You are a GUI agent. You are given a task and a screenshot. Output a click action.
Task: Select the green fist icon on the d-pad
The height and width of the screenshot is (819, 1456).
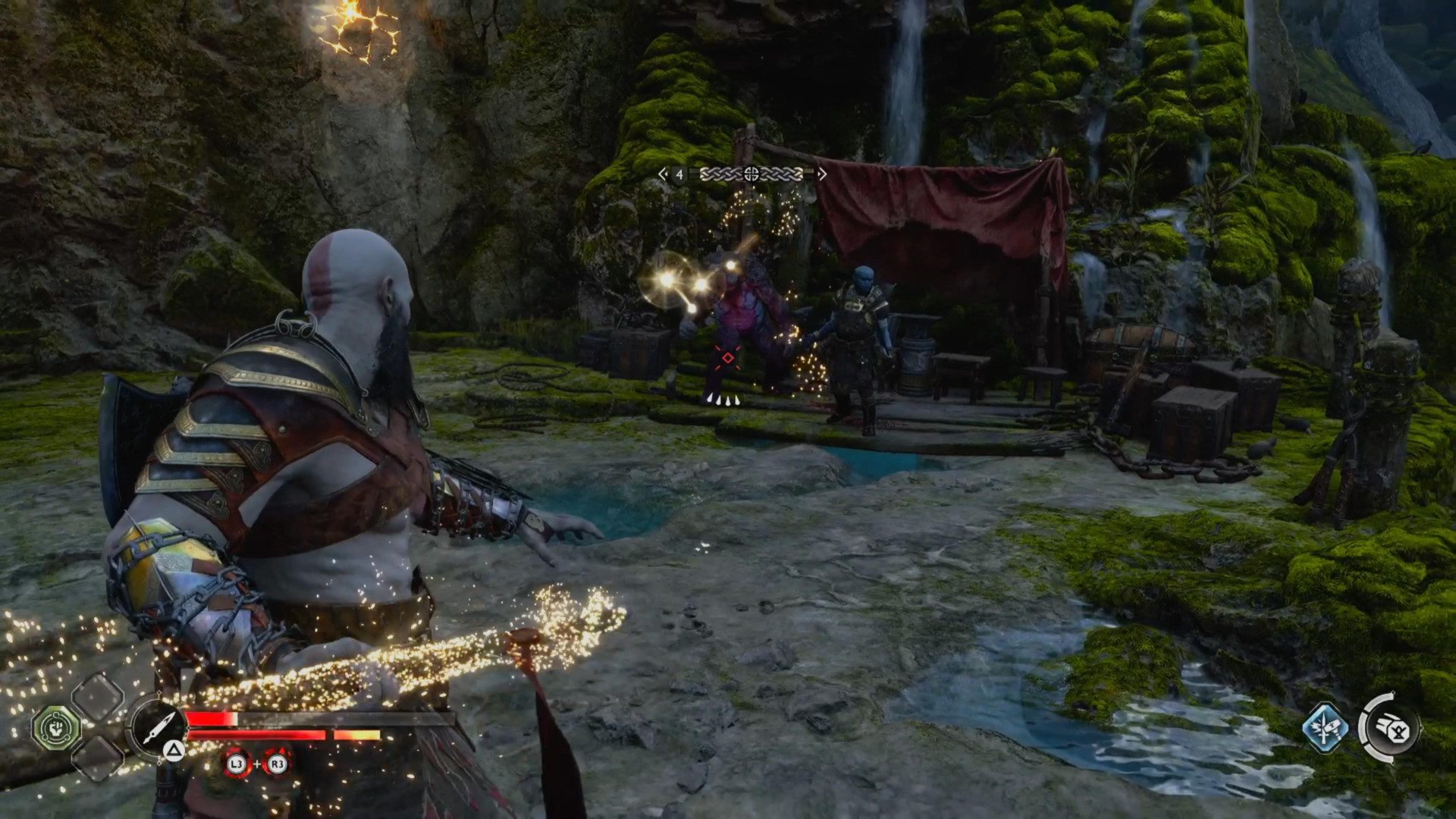coord(55,726)
